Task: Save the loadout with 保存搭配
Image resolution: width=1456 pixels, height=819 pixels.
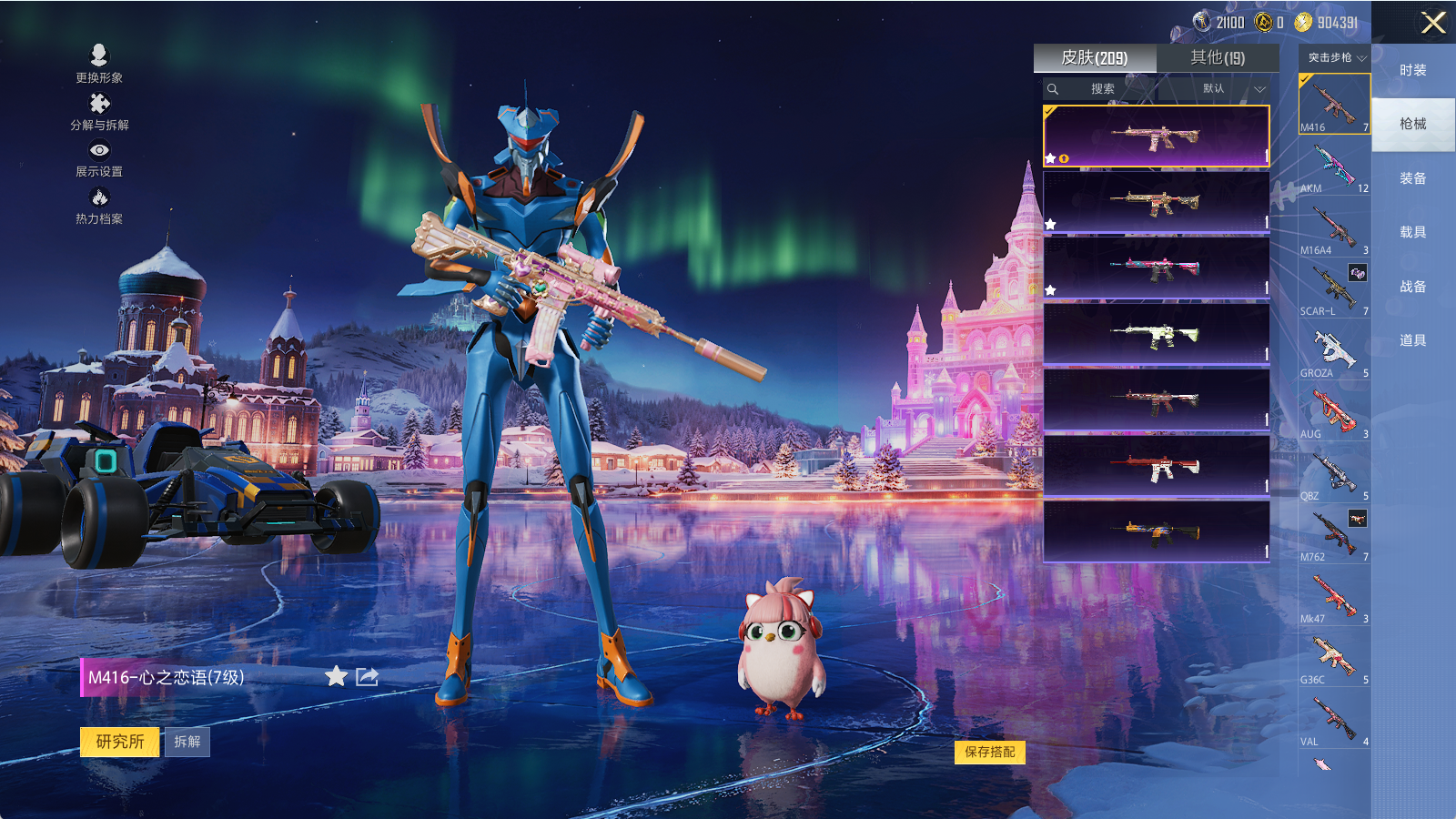Action: pyautogui.click(x=989, y=752)
